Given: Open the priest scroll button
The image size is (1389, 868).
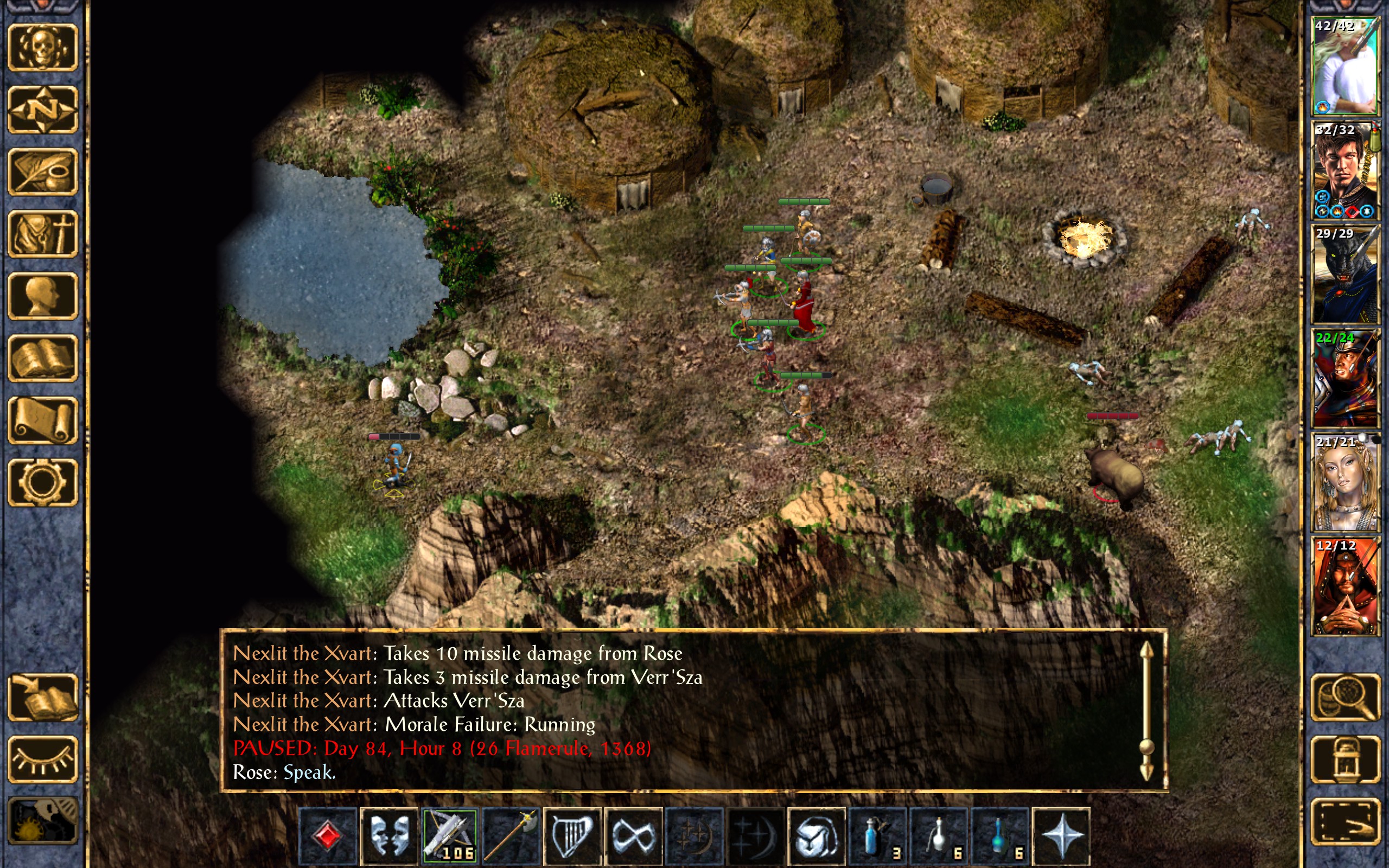Looking at the screenshot, I should click(42, 420).
